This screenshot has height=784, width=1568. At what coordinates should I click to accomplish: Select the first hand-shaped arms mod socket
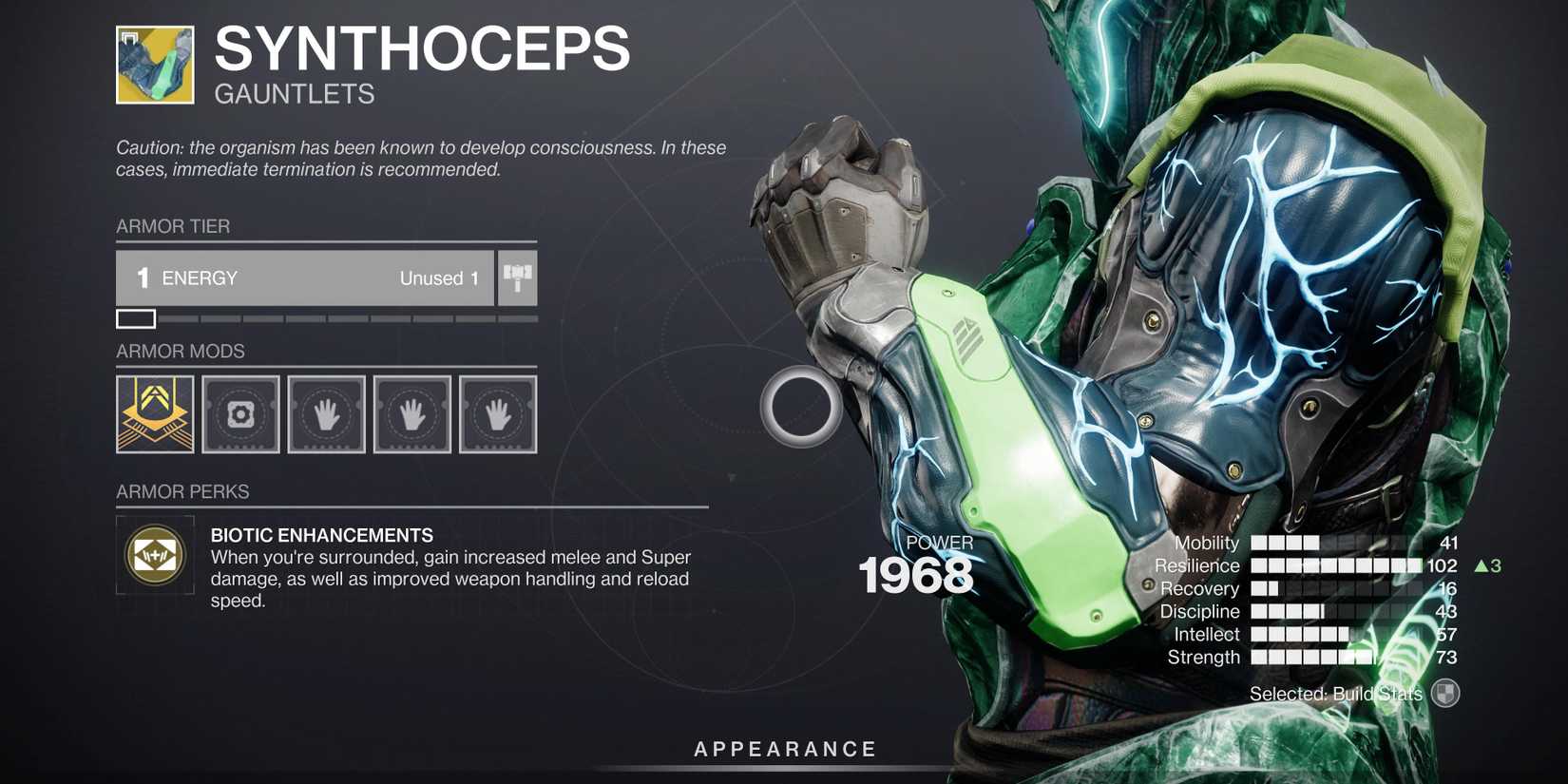(326, 413)
